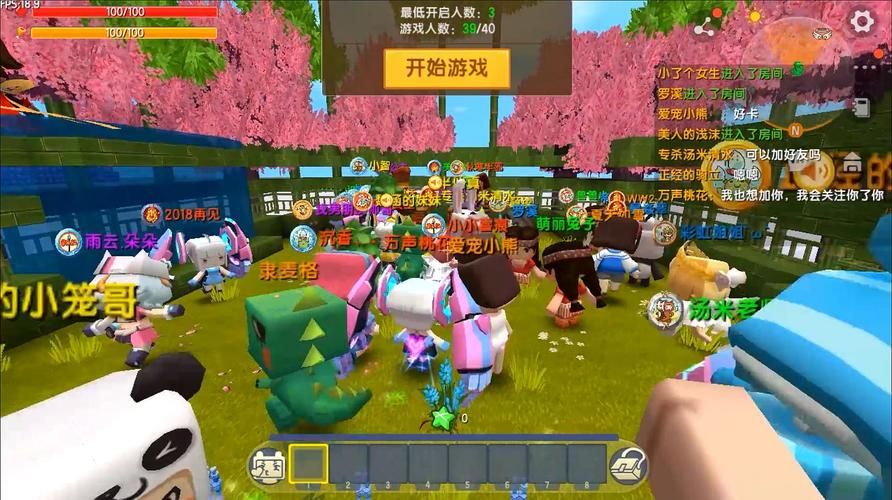This screenshot has width=892, height=500.
Task: Select the highlighted hotbar slot 1
Action: pos(309,464)
